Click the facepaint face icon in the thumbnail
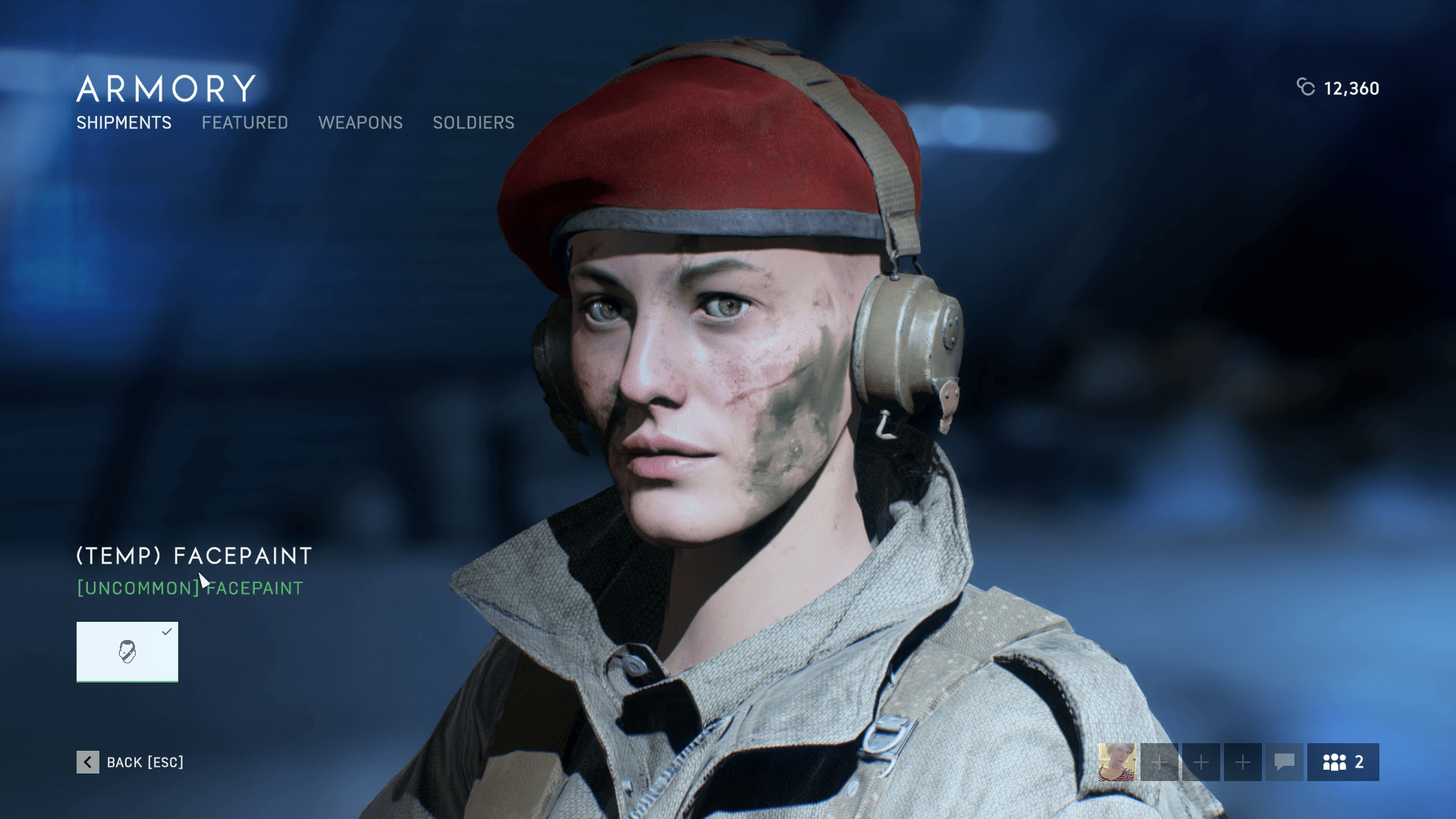 tap(127, 652)
